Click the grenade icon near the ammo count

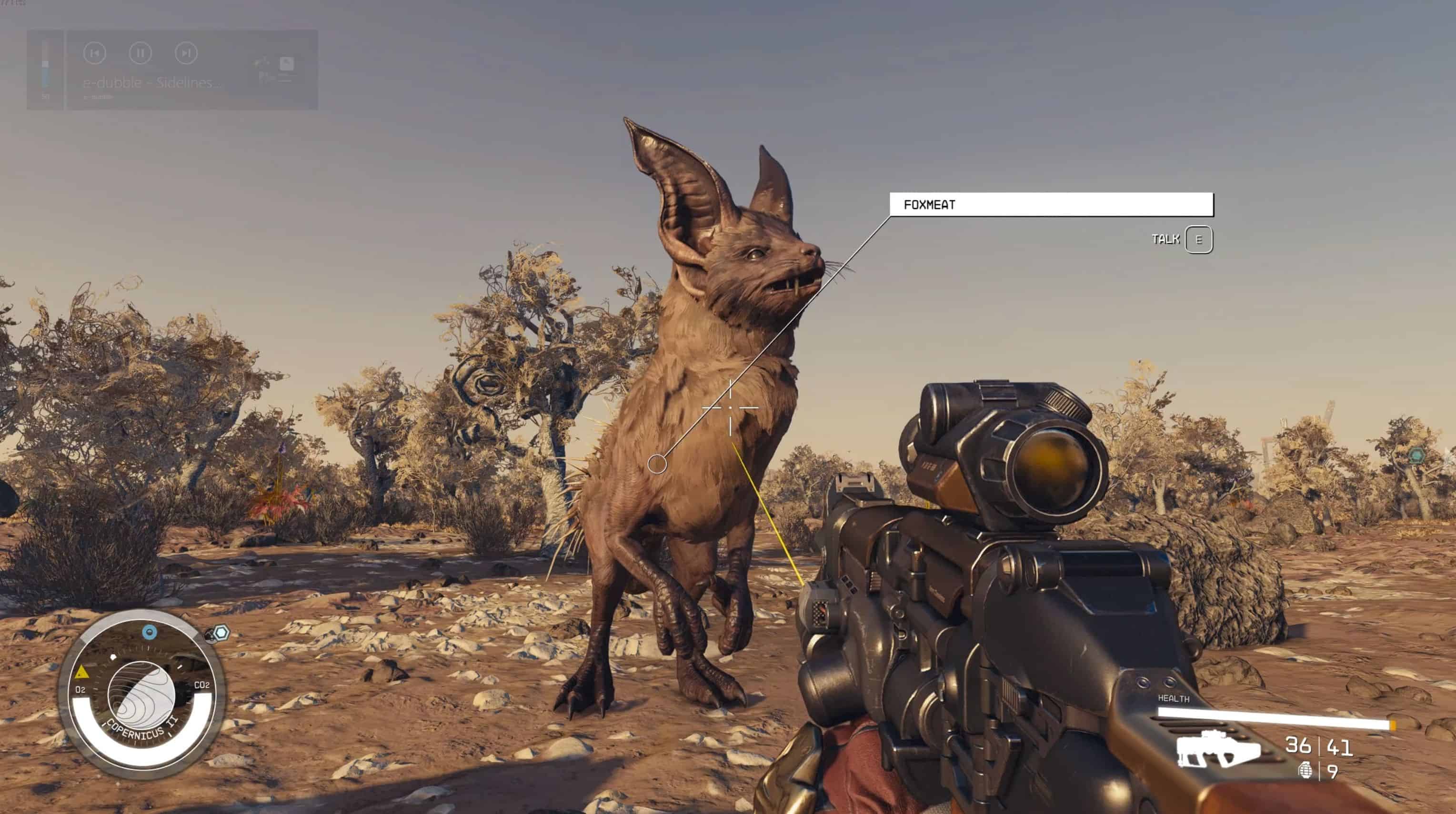(x=1305, y=771)
